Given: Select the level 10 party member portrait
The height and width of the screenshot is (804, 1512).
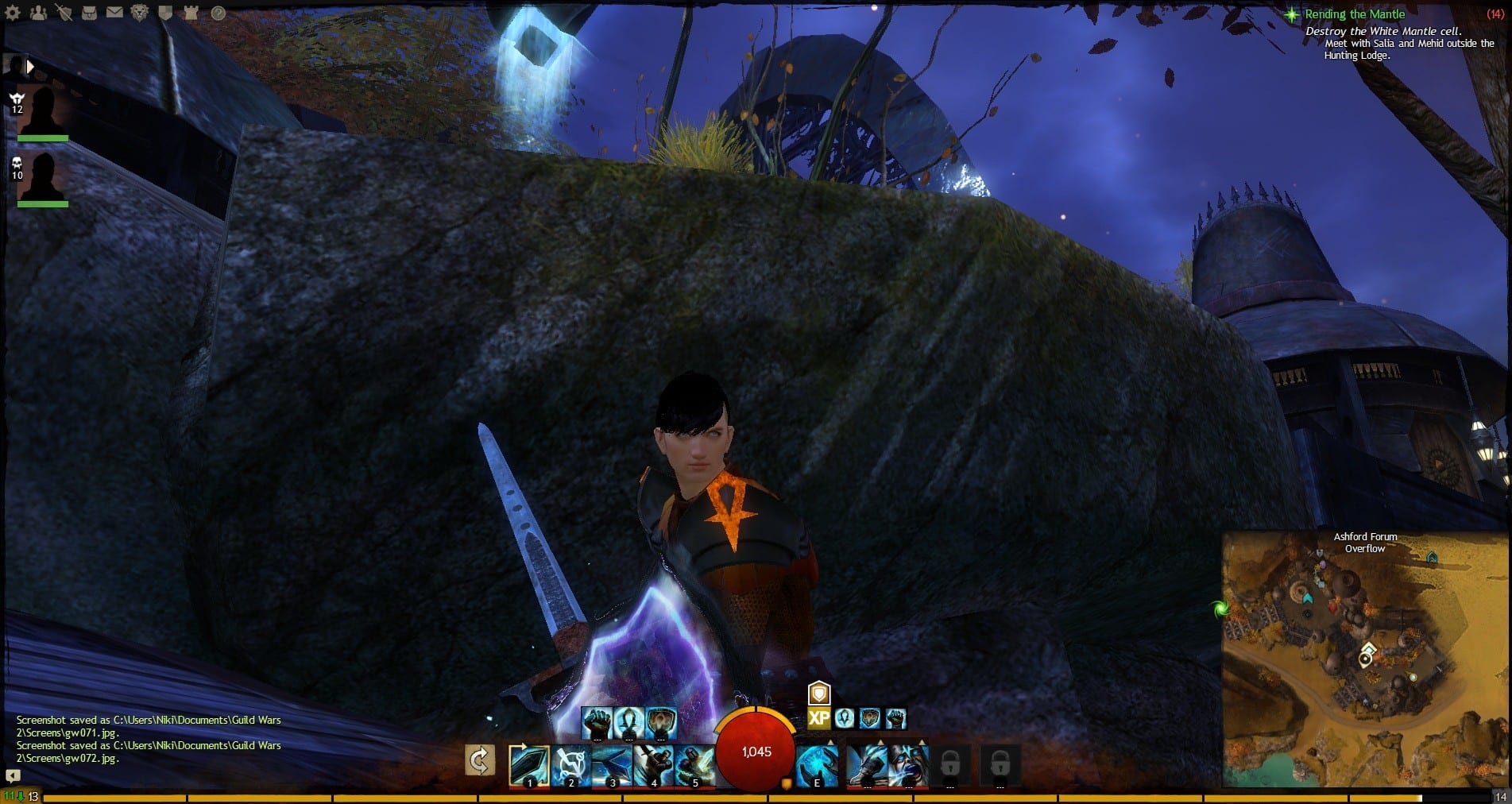Looking at the screenshot, I should pos(43,178).
